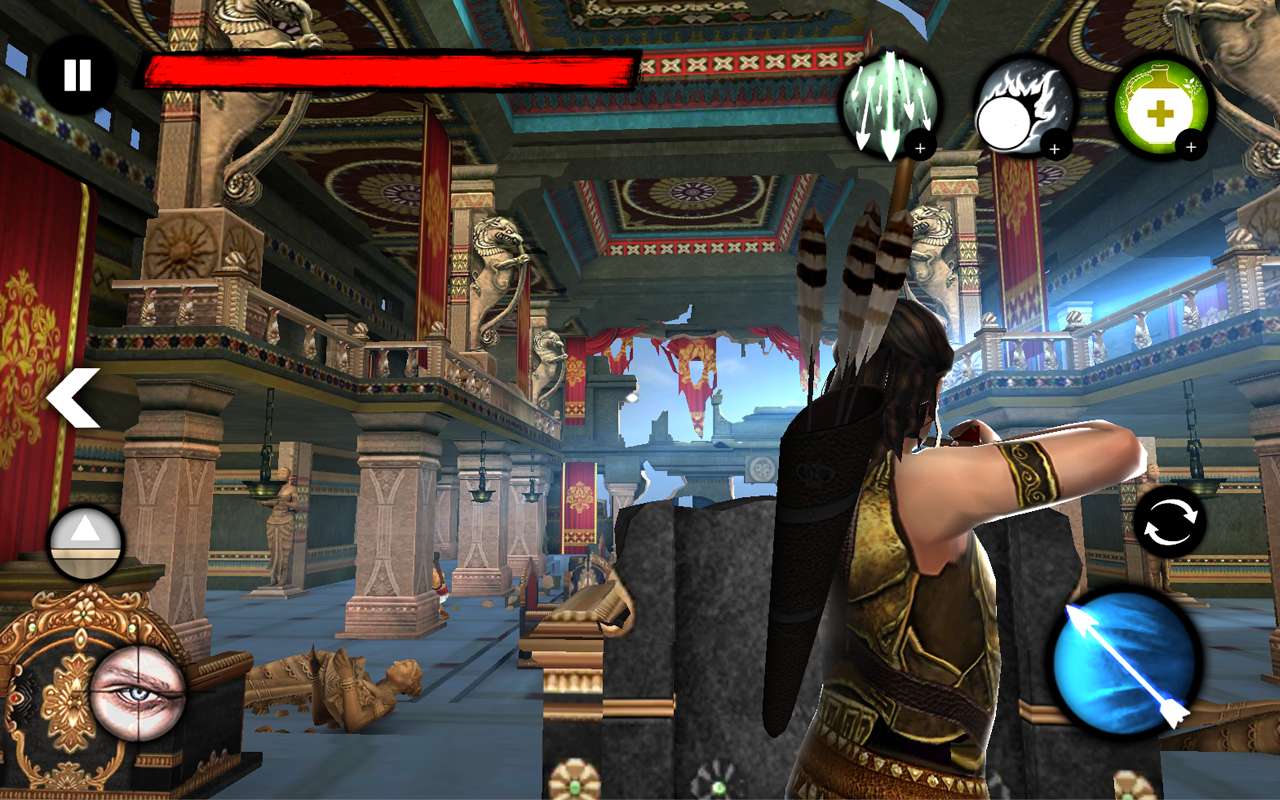The height and width of the screenshot is (800, 1280).
Task: Tap the camera swap arrows icon
Action: point(1172,523)
